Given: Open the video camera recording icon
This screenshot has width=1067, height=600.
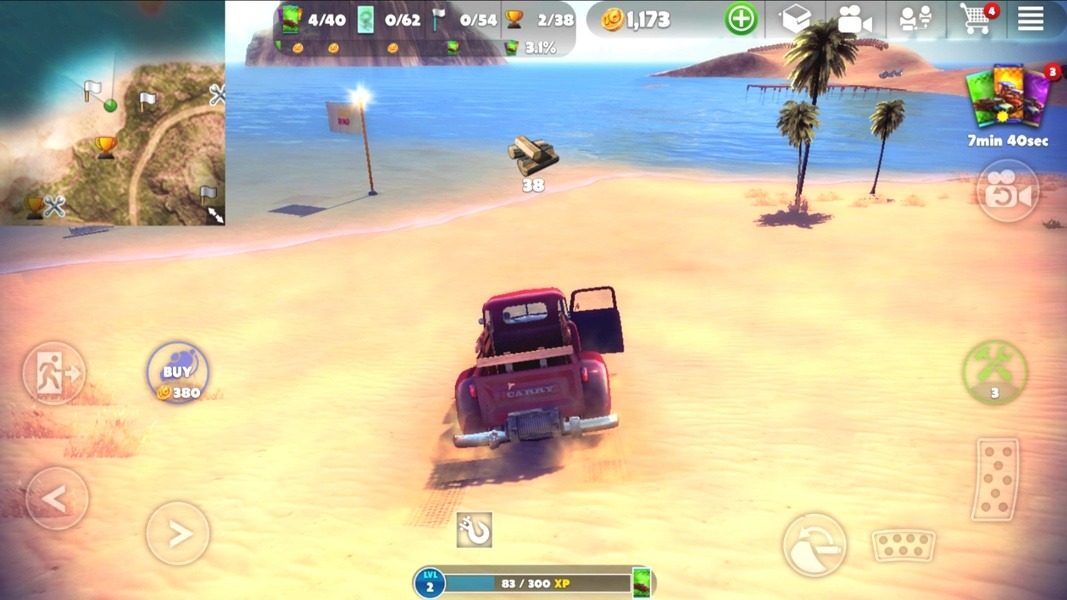Looking at the screenshot, I should click(855, 19).
